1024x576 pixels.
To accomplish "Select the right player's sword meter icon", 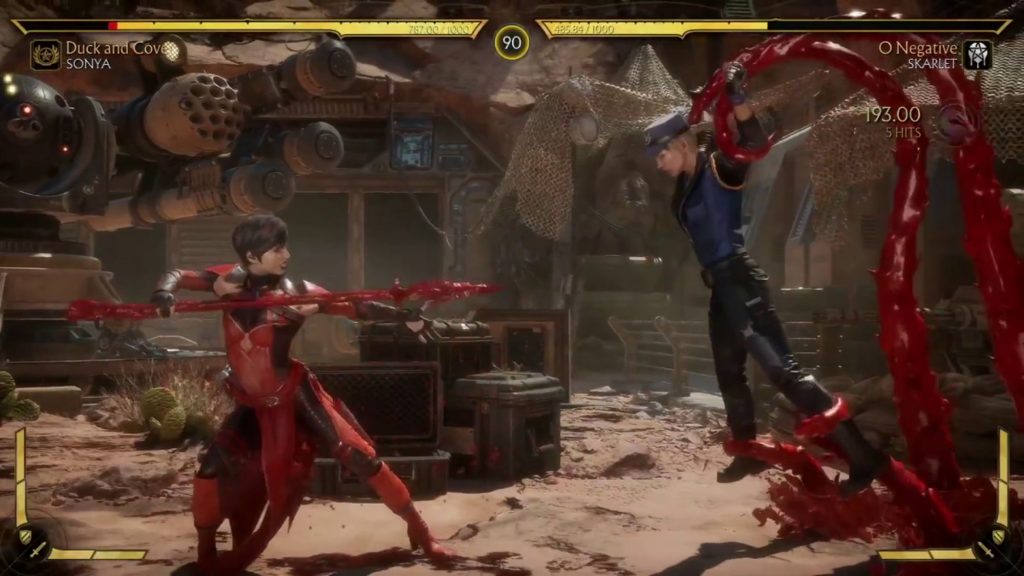I will [x=990, y=549].
